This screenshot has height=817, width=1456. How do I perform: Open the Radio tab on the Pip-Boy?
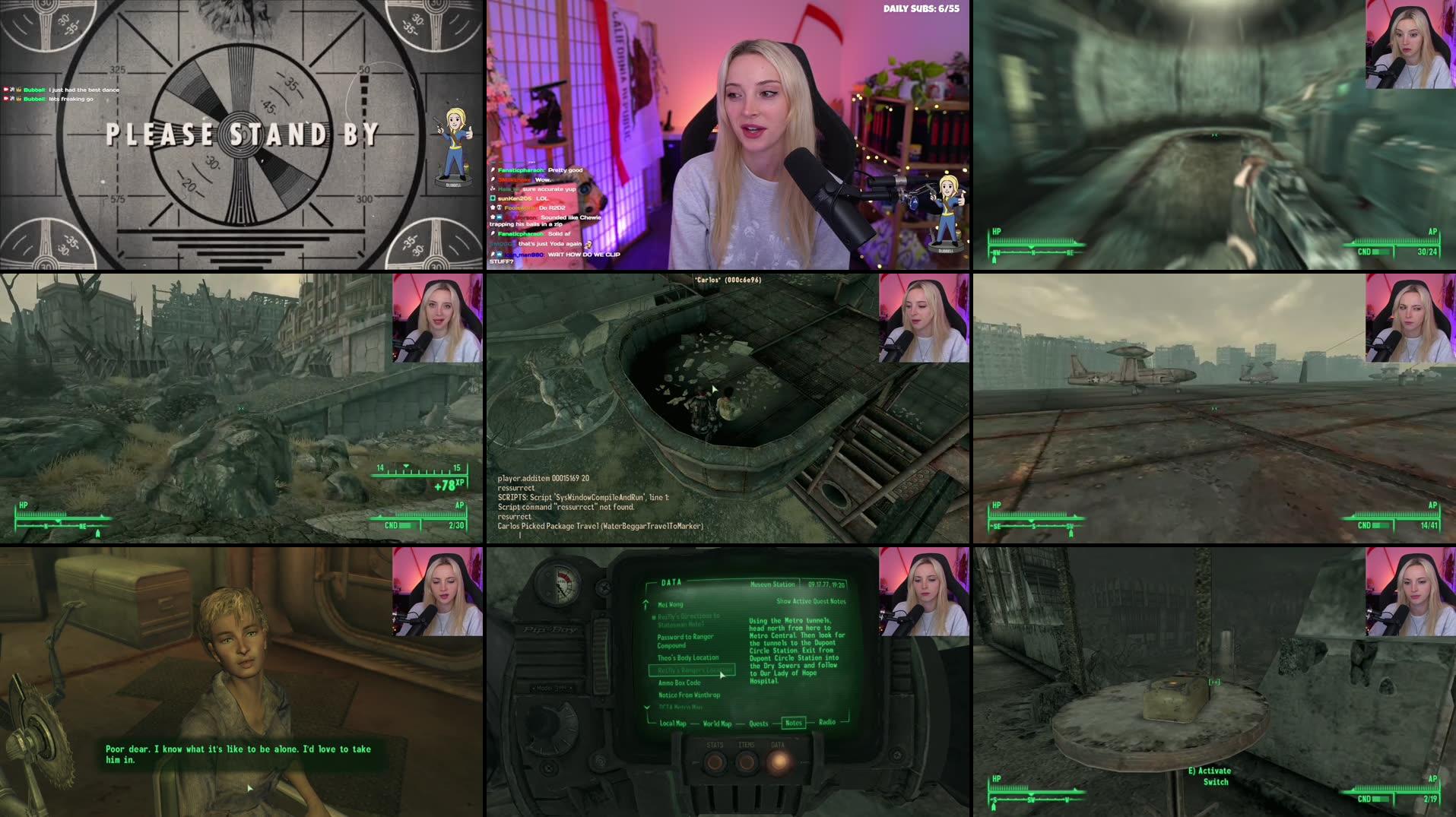(x=827, y=722)
